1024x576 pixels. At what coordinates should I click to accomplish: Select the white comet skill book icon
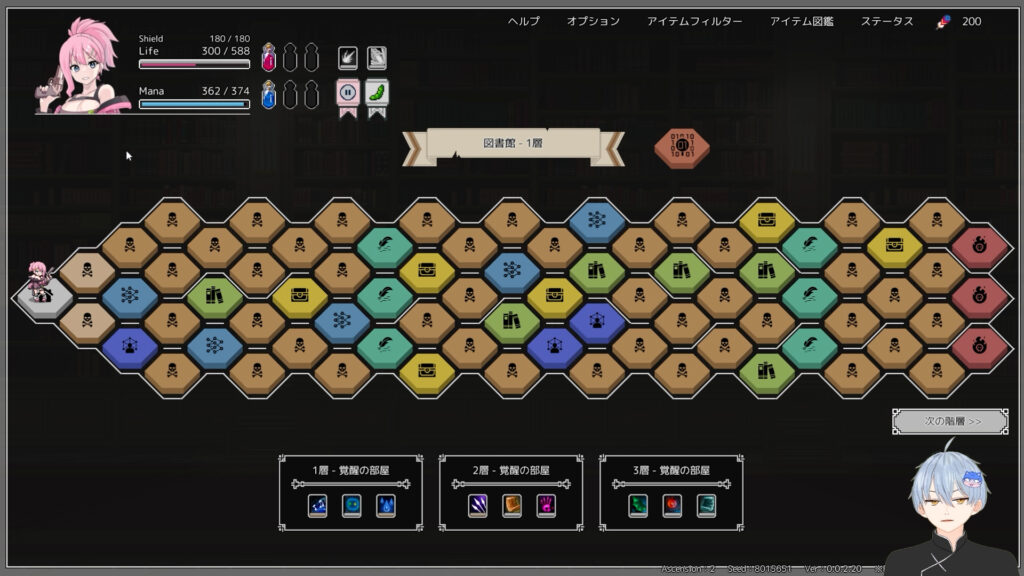point(347,57)
